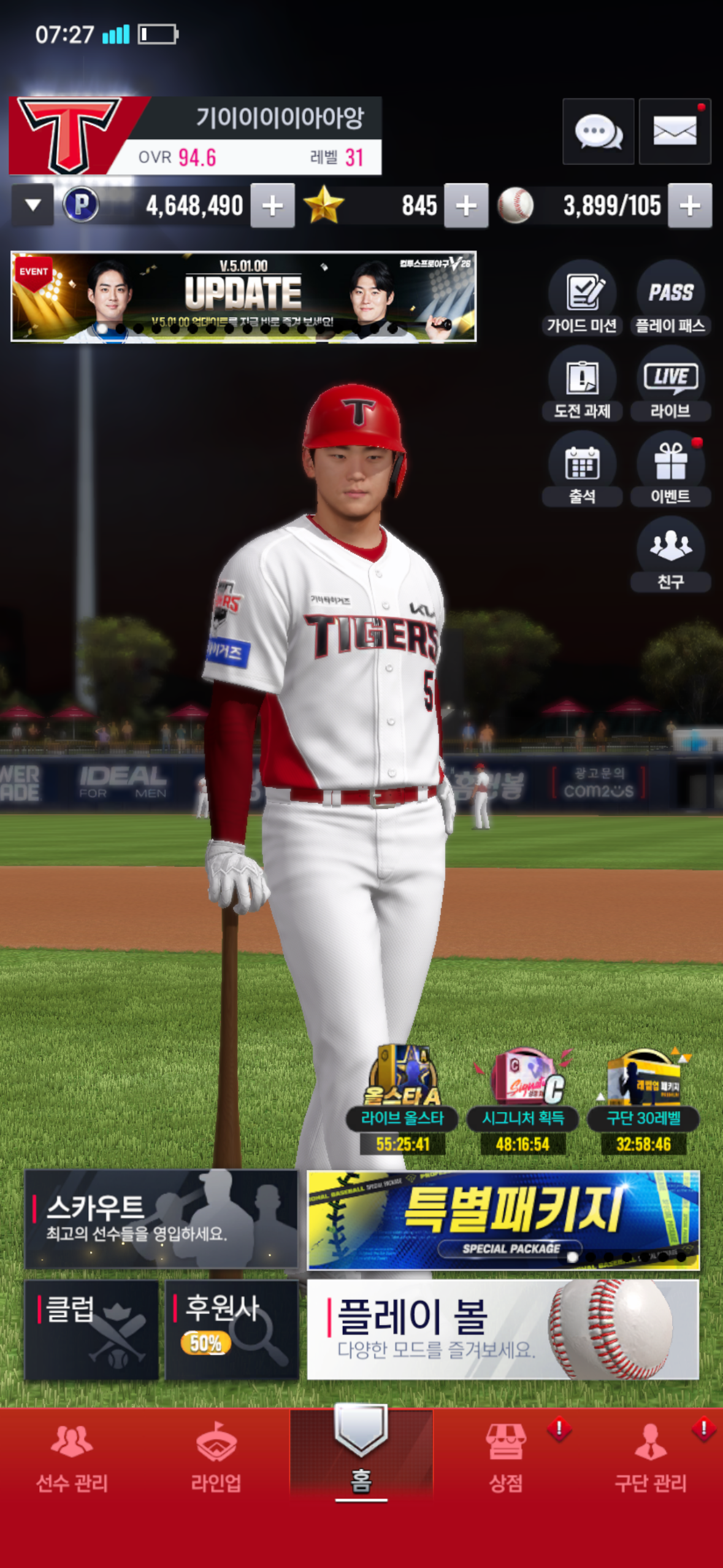The width and height of the screenshot is (723, 1568).
Task: Open the 클럽 club panel
Action: 92,1329
